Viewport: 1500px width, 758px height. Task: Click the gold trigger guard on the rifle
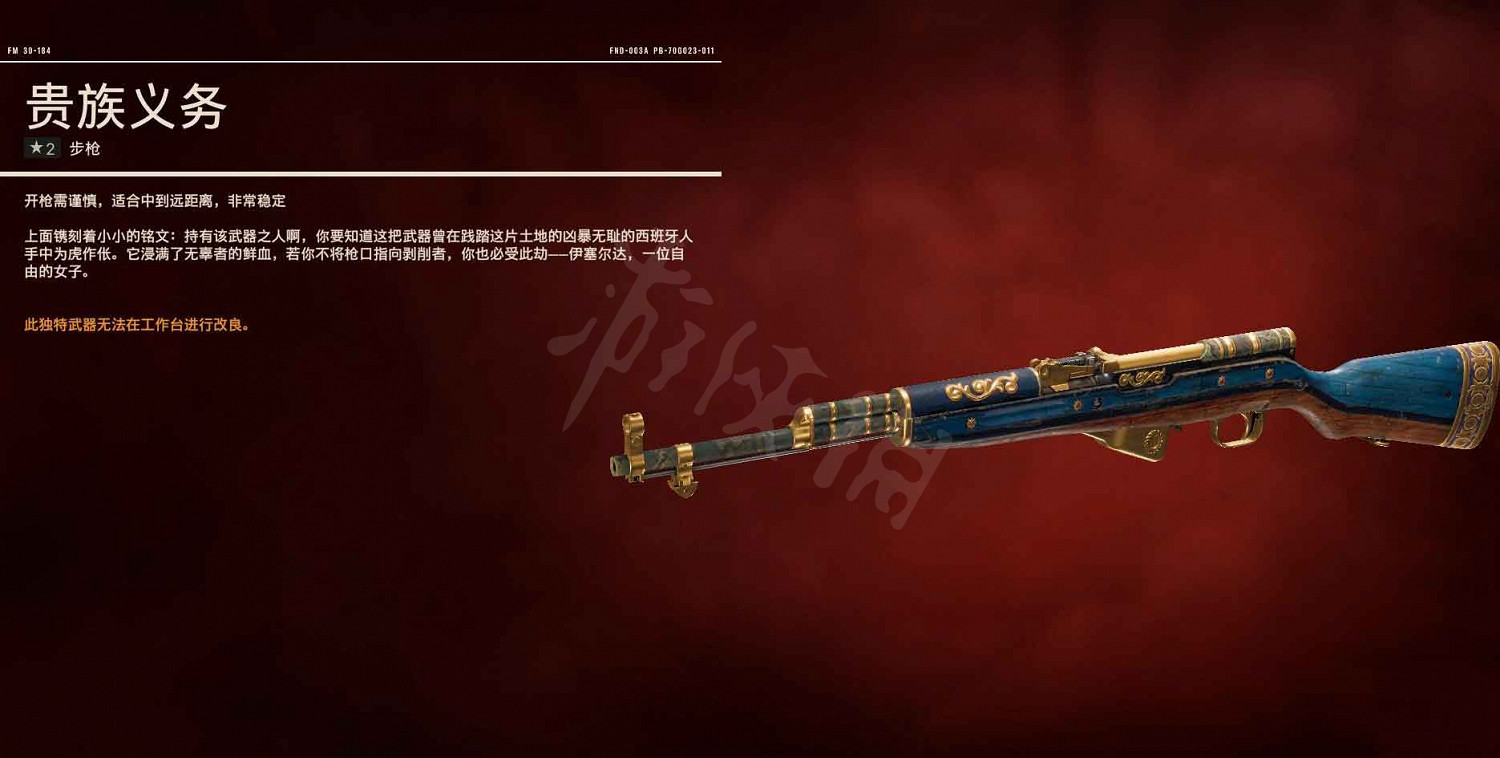[x=1235, y=430]
